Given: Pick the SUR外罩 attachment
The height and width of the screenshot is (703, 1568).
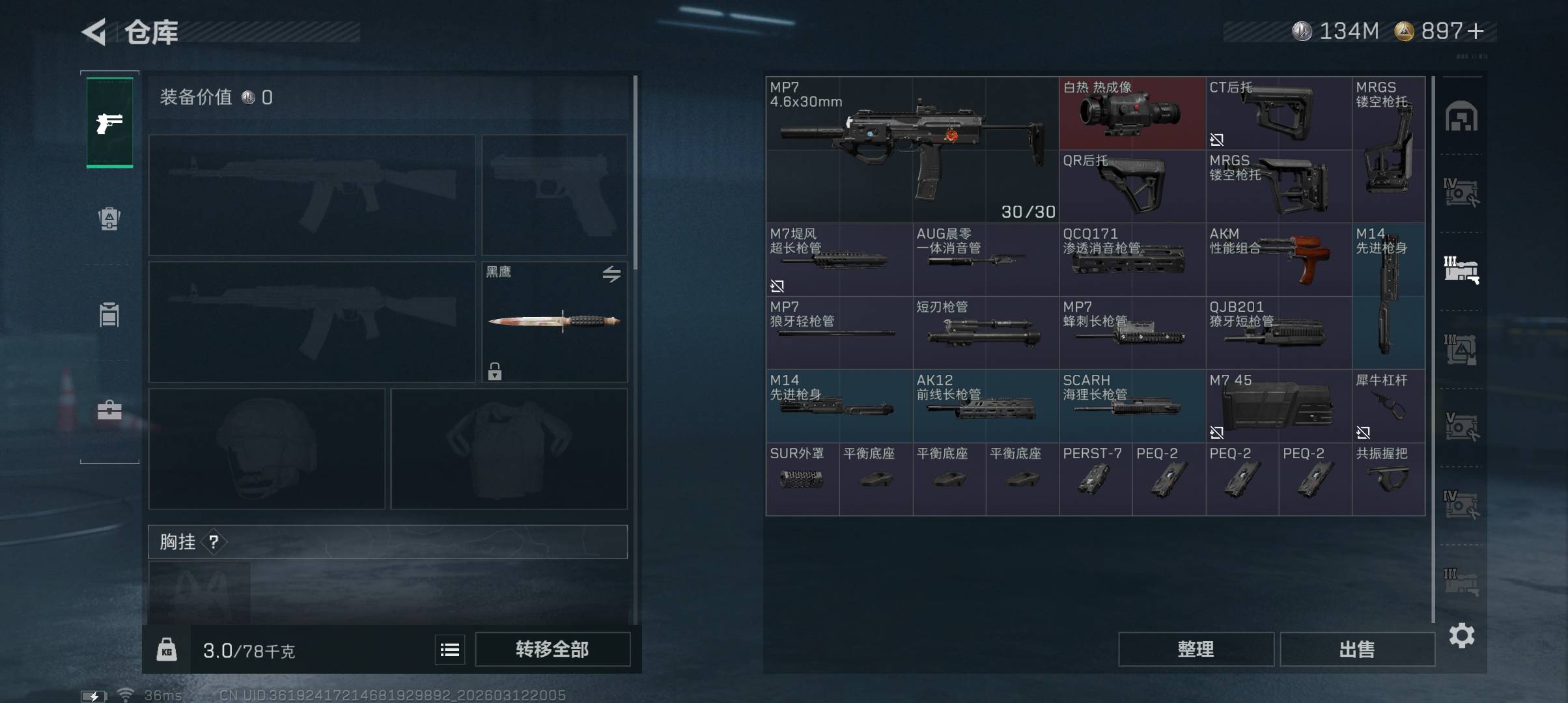Looking at the screenshot, I should click(x=802, y=478).
